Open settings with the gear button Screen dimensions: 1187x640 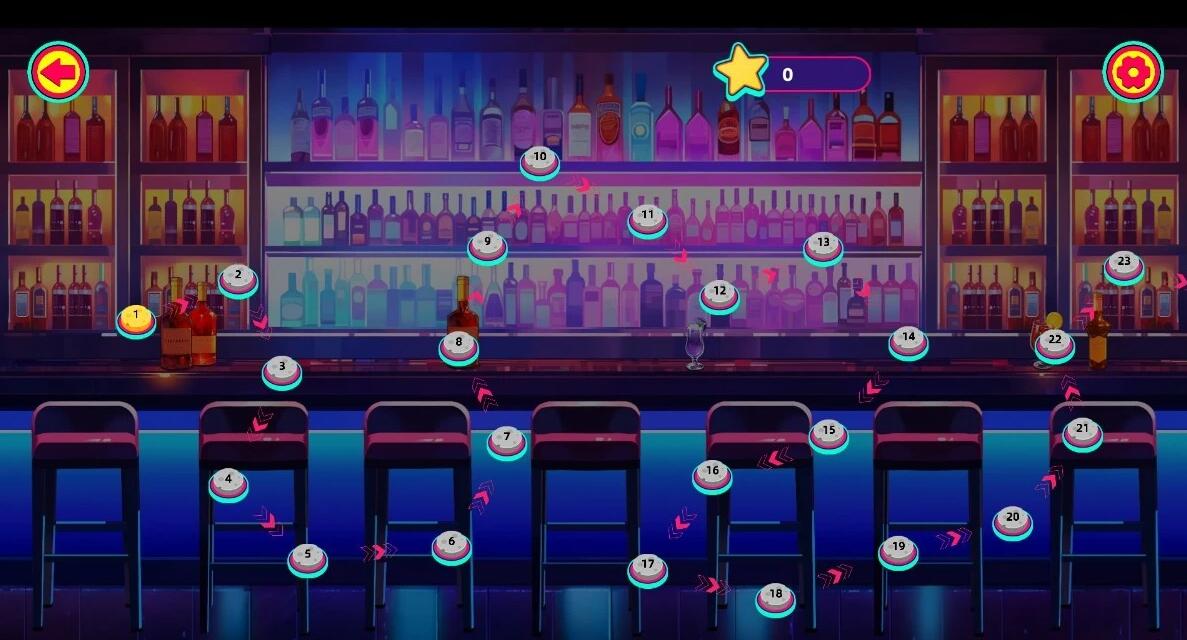(x=1133, y=72)
